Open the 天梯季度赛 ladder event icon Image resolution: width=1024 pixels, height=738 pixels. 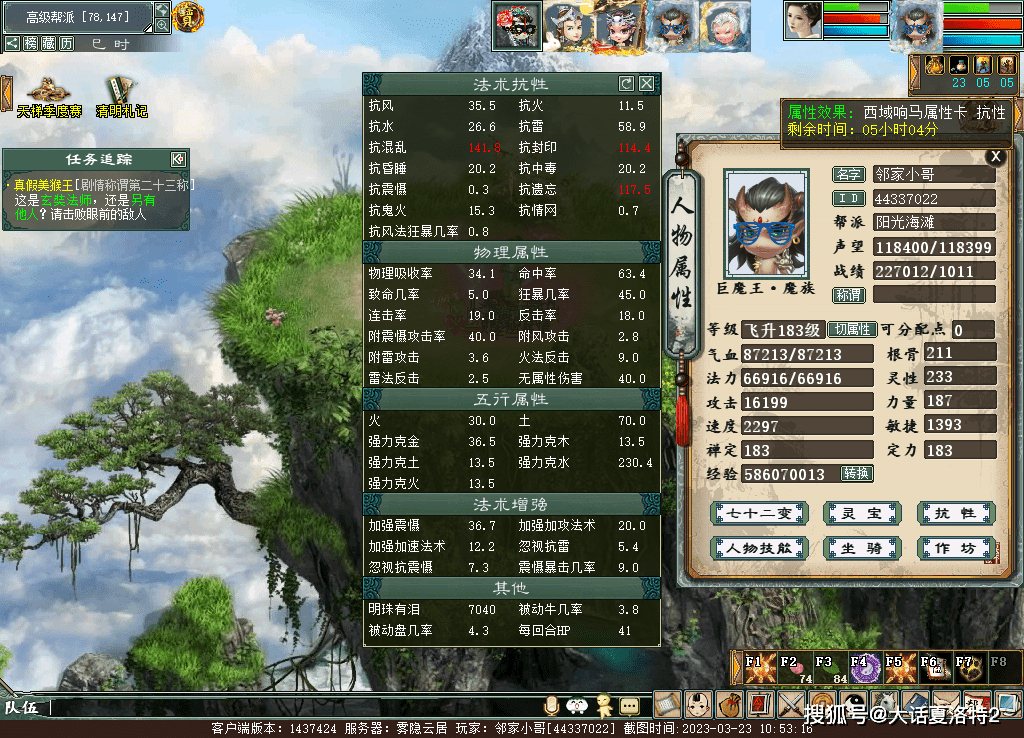(x=48, y=97)
